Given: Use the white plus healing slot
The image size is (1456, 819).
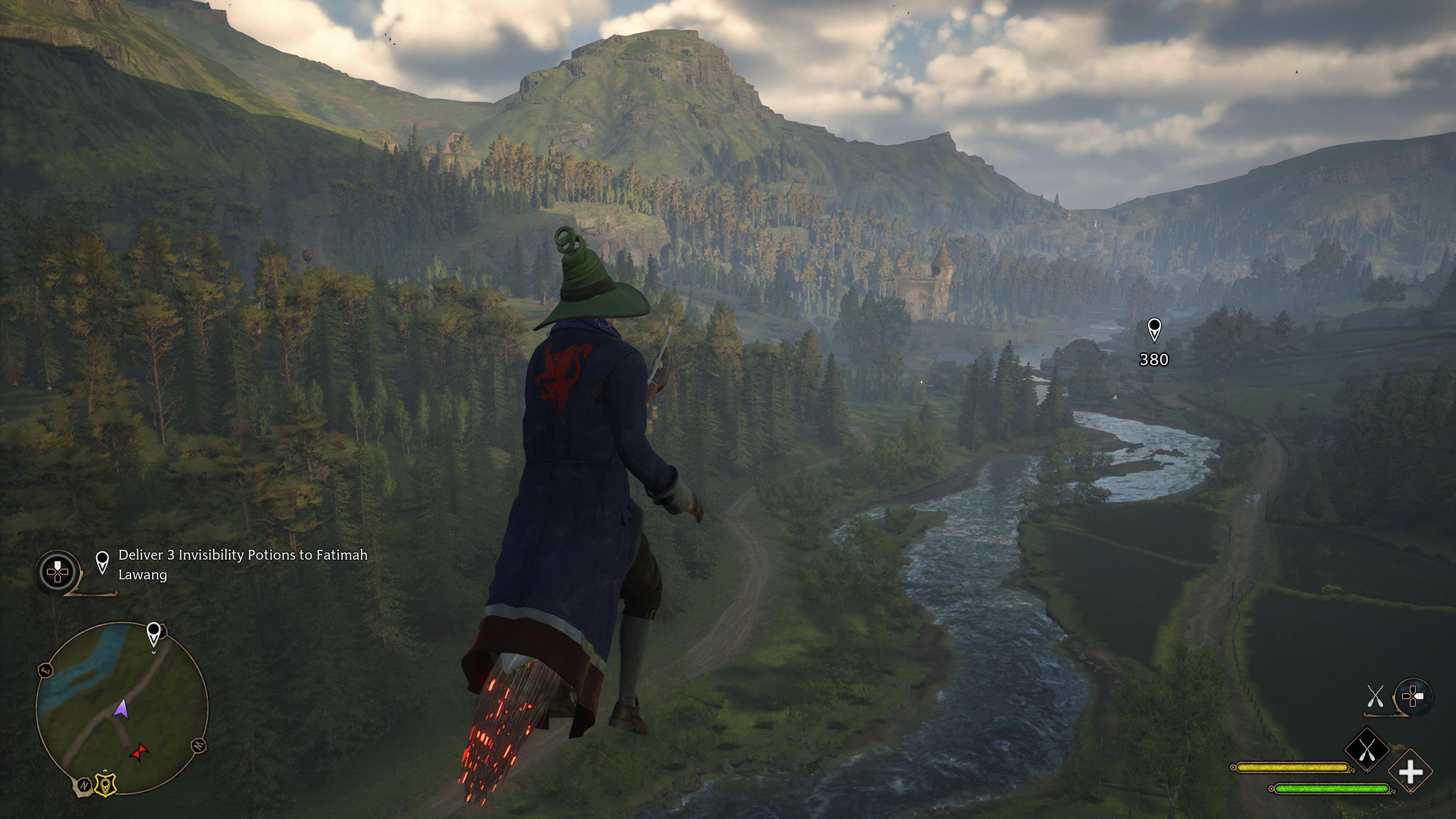Looking at the screenshot, I should coord(1410,772).
